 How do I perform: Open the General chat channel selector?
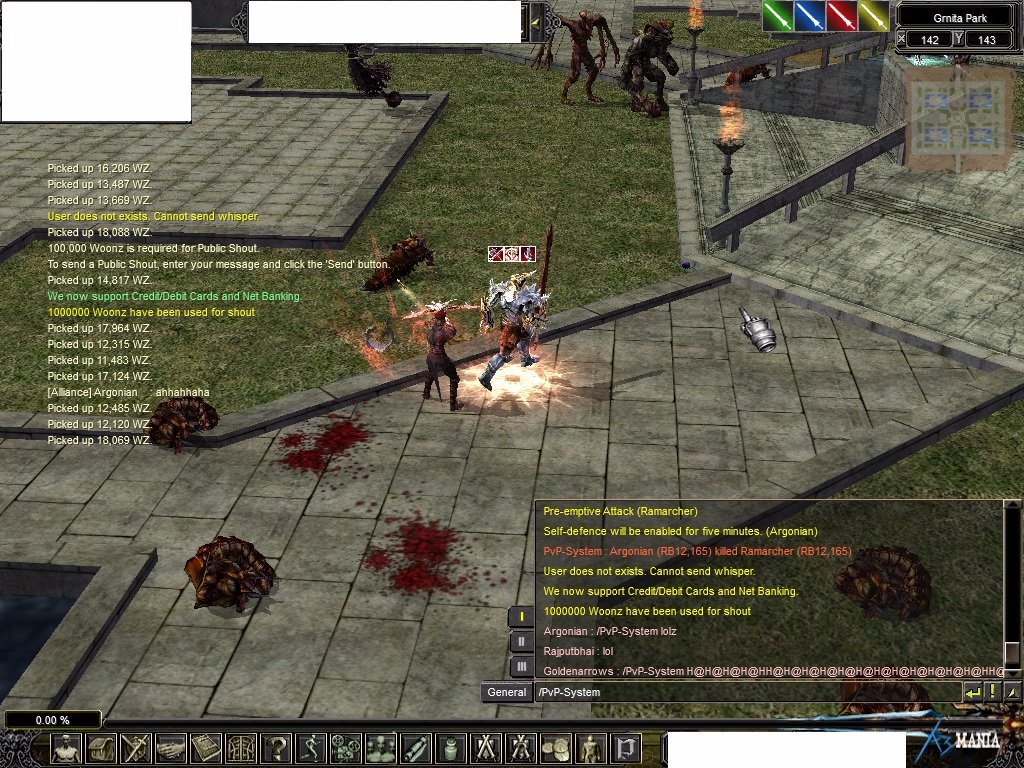pos(506,692)
